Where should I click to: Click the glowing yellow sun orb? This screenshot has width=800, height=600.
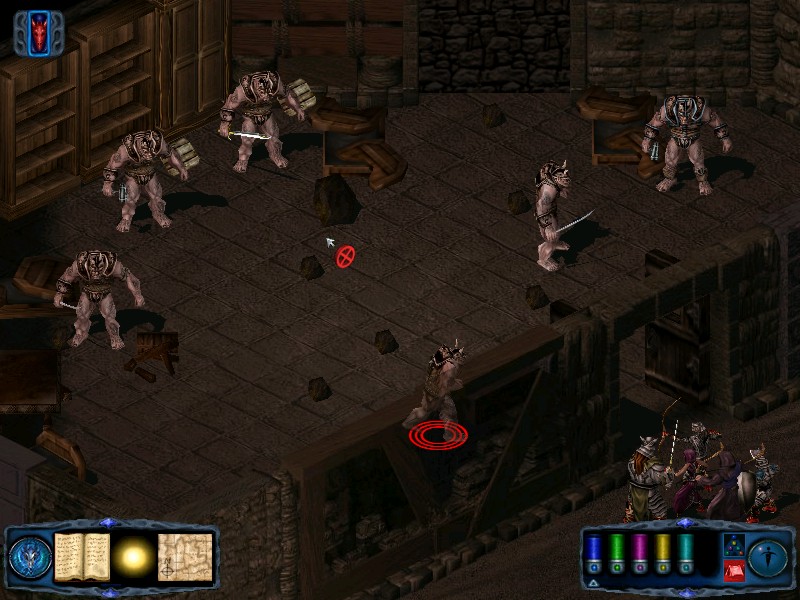tap(133, 556)
